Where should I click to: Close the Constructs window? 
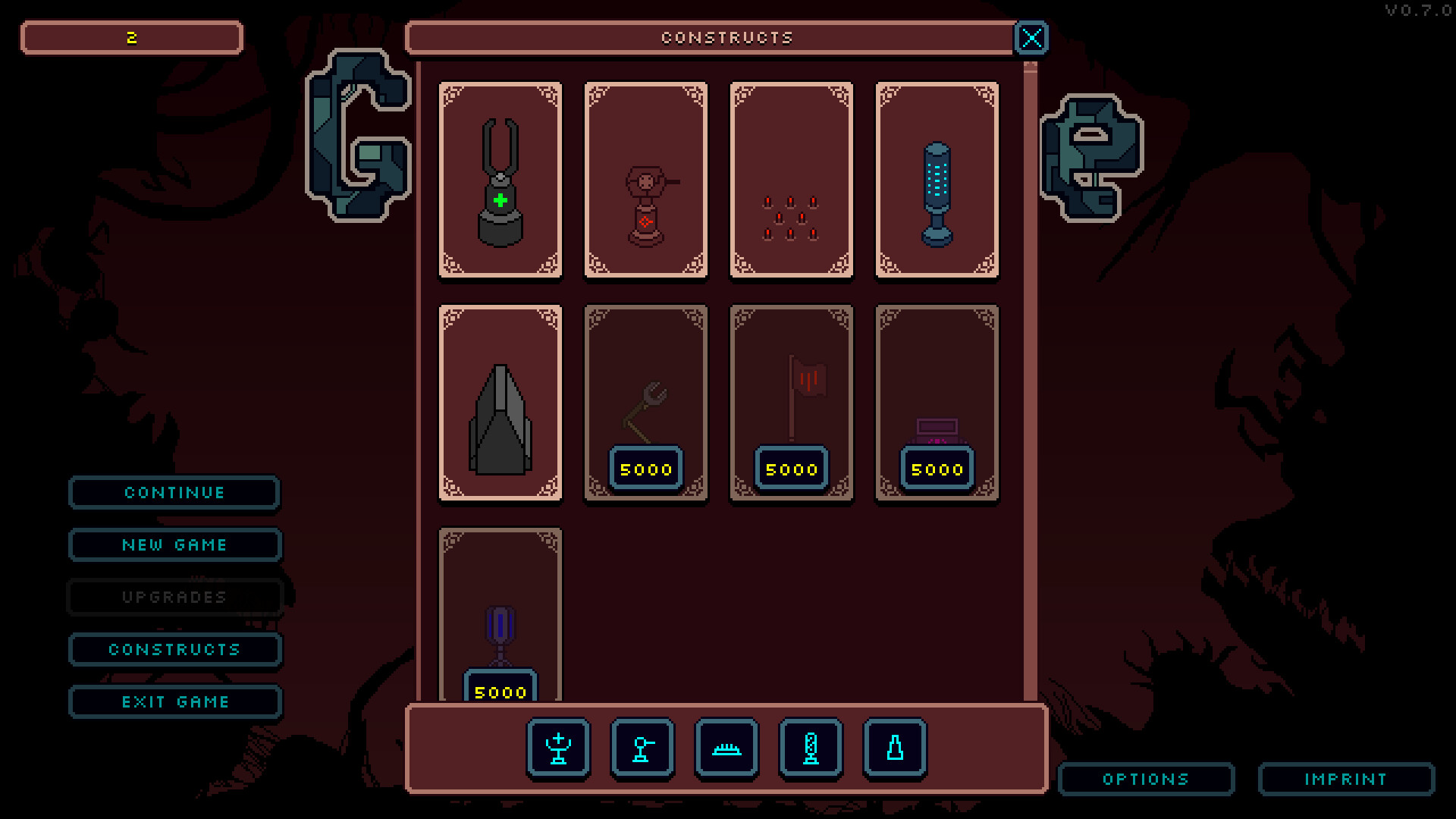coord(1031,37)
